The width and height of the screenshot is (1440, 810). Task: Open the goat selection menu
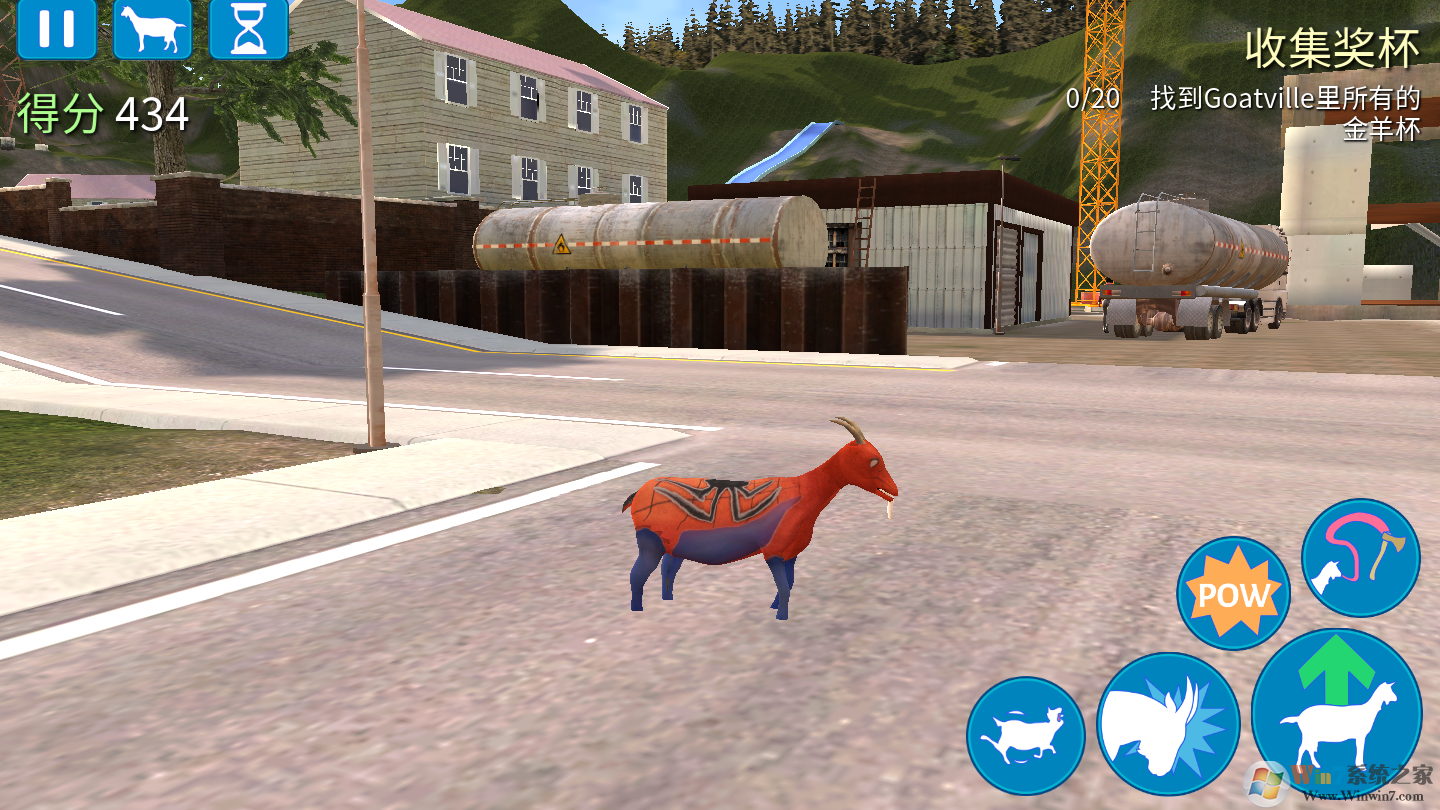152,29
